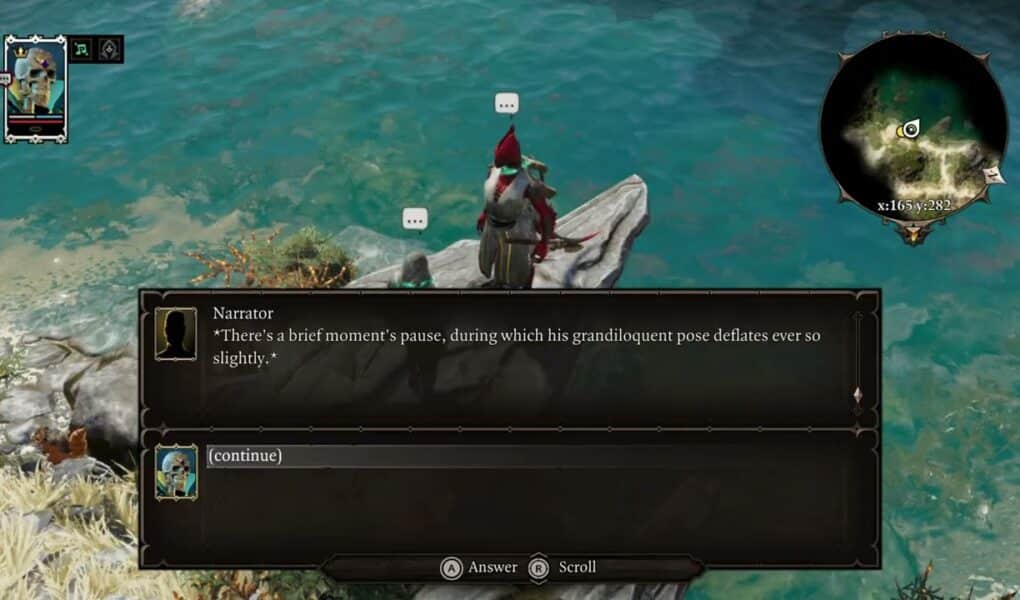Open the circular minimap
1020x600 pixels.
(x=912, y=128)
